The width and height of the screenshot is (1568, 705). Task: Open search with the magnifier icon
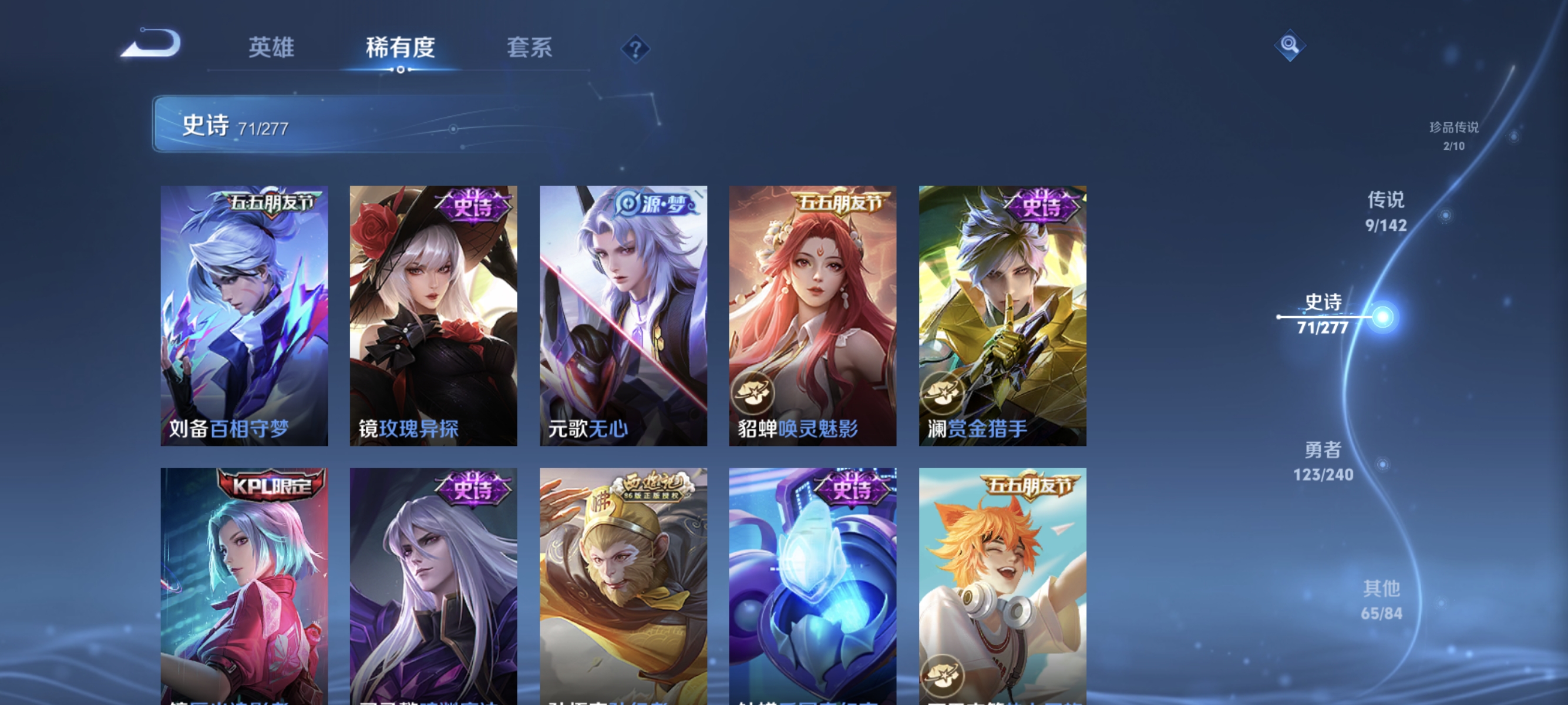coord(1290,44)
